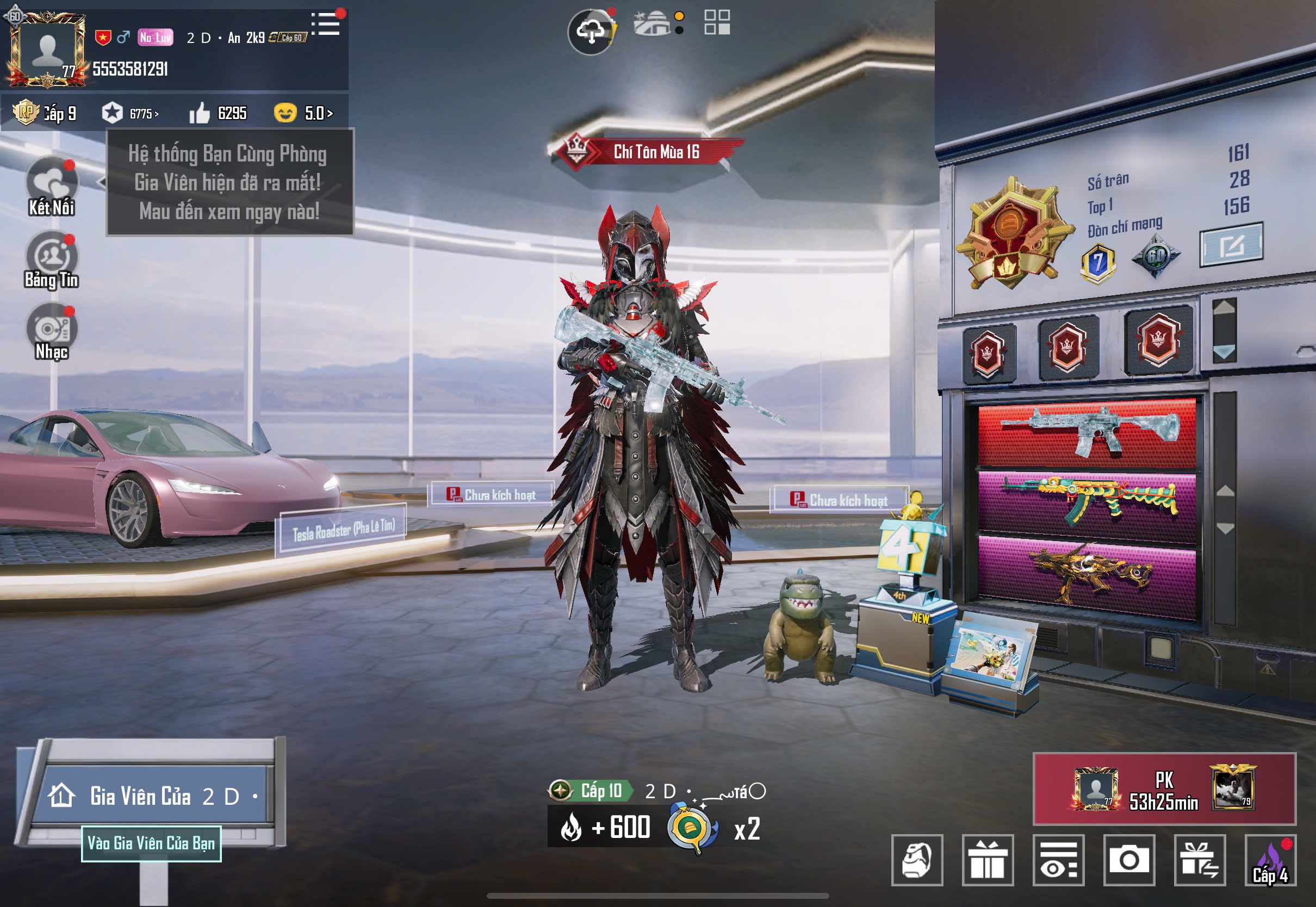Select the golden dragon weapon skin
The image size is (1316, 907).
(1087, 574)
